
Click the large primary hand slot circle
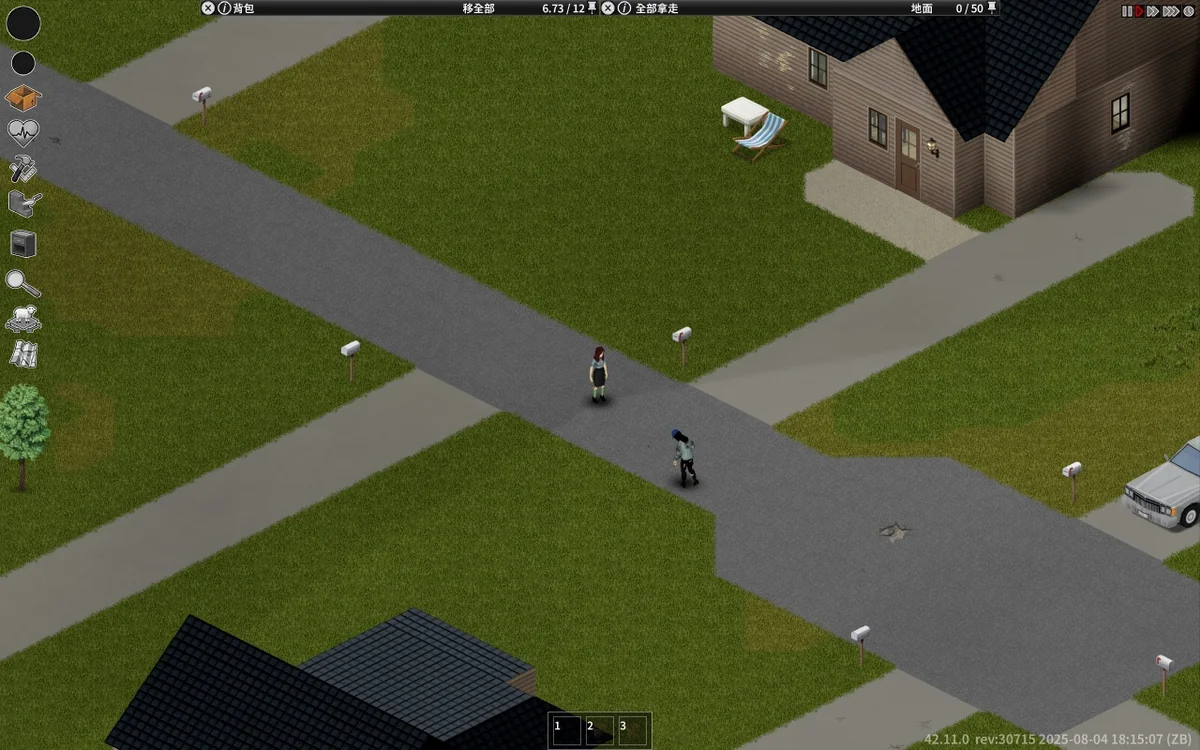pos(24,23)
